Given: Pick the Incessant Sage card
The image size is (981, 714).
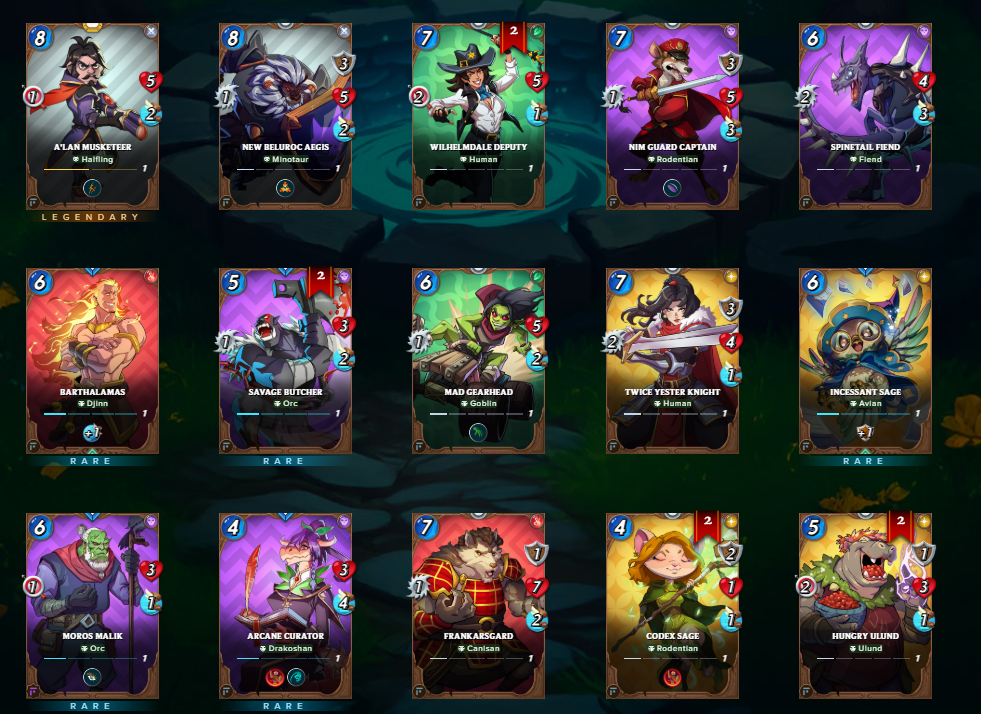Looking at the screenshot, I should [865, 360].
